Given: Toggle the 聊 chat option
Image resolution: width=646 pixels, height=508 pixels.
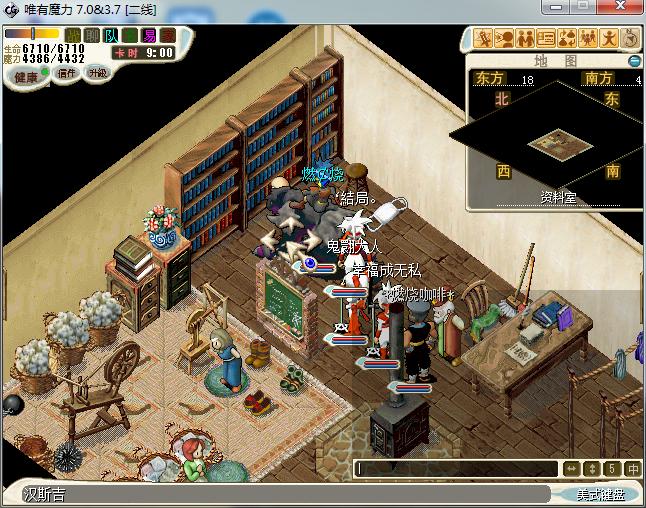Looking at the screenshot, I should point(92,36).
